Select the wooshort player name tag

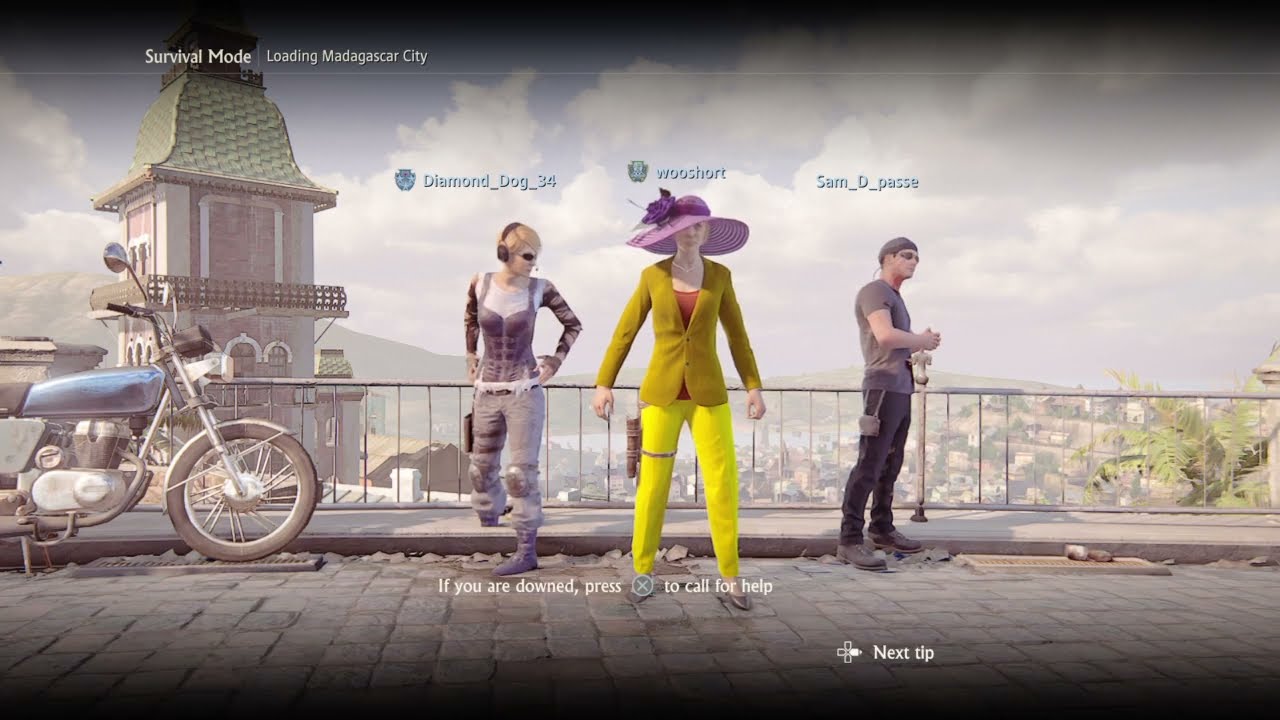coord(690,173)
